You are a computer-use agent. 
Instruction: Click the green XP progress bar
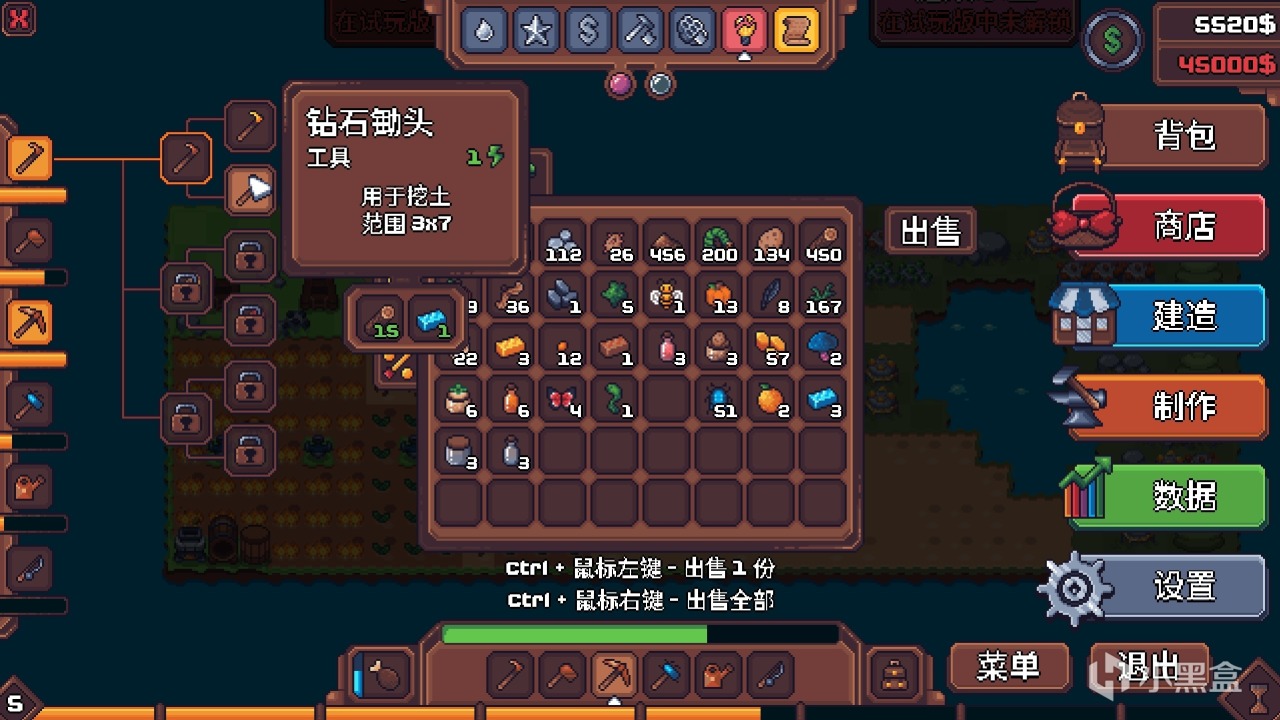[x=575, y=634]
